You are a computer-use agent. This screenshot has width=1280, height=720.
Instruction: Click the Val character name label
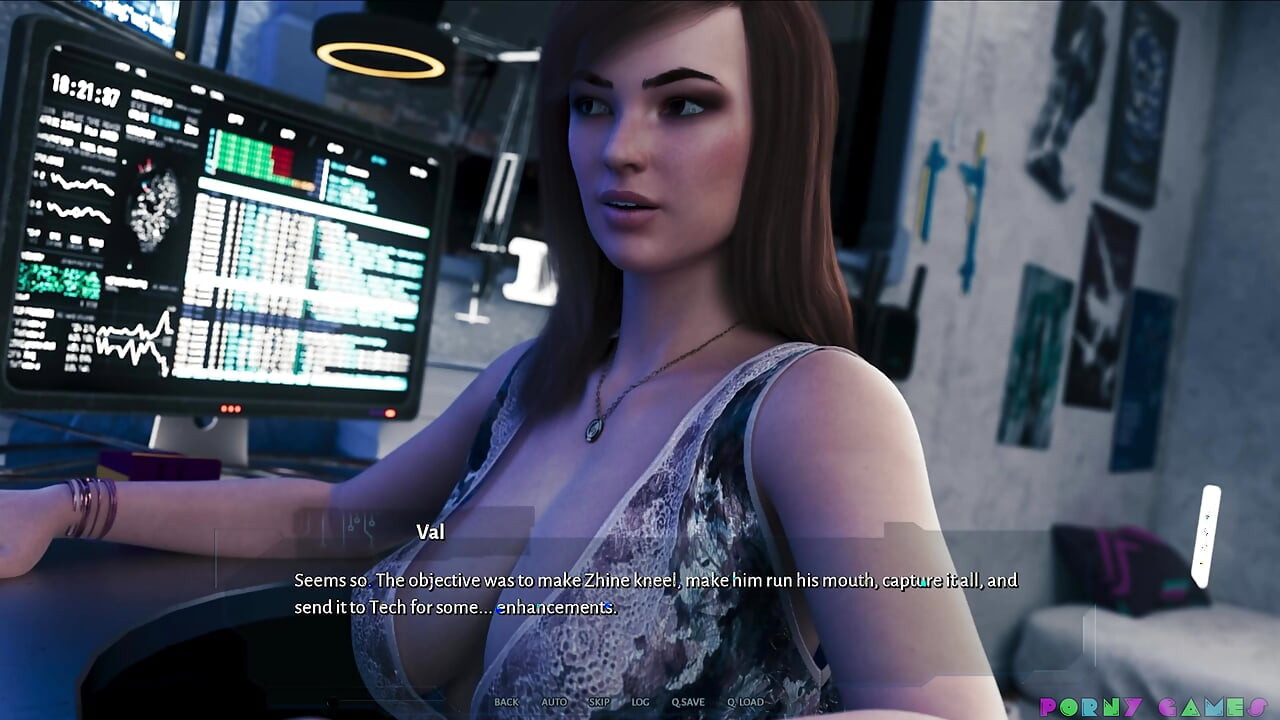(430, 532)
